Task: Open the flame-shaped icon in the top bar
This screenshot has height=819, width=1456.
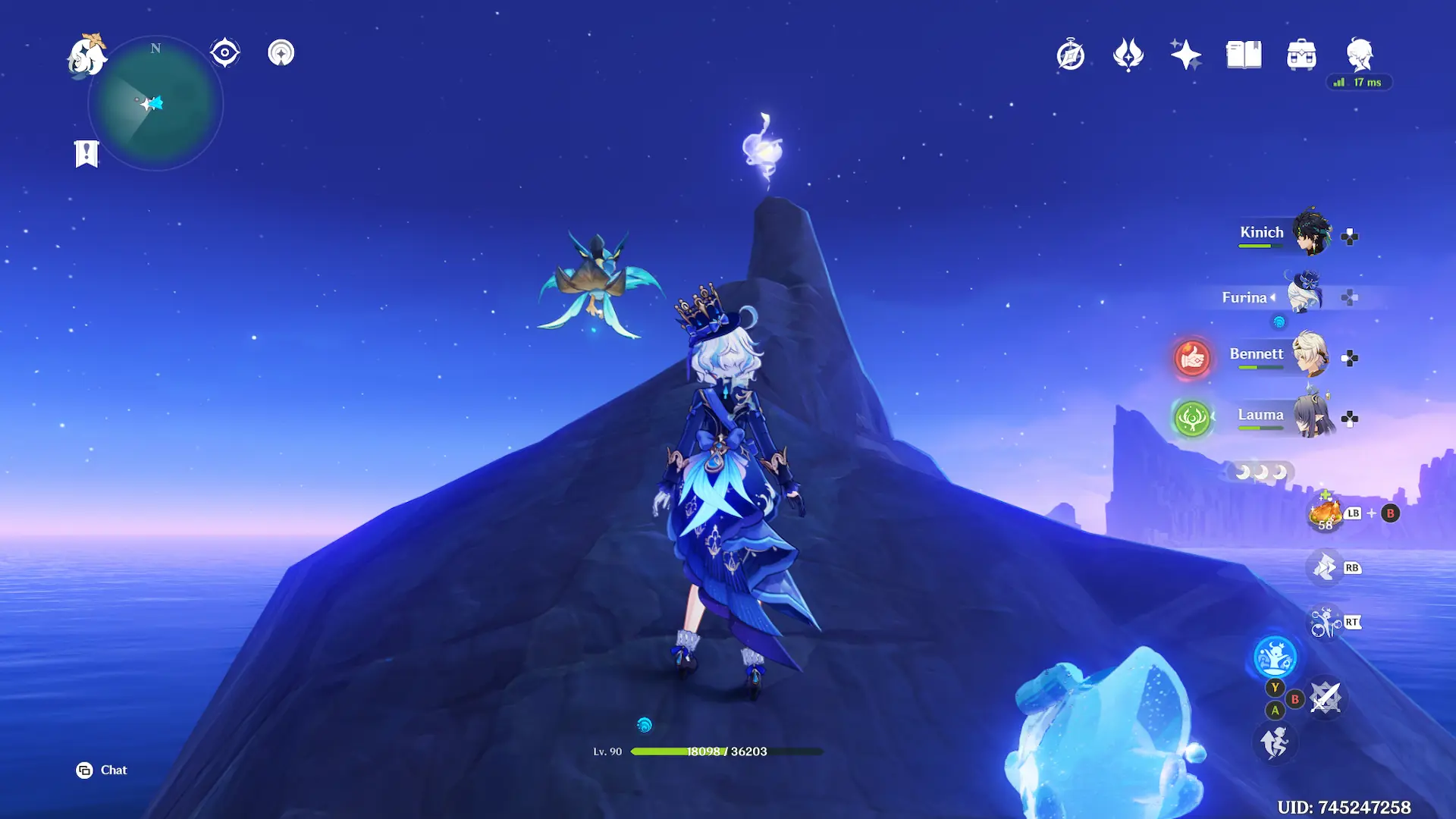Action: [x=1128, y=55]
